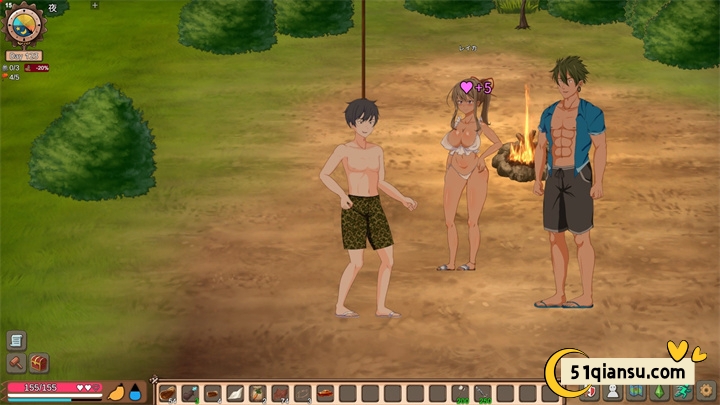Viewport: 720px width, 405px height.
Task: Open the scroll quest log icon
Action: (x=16, y=341)
